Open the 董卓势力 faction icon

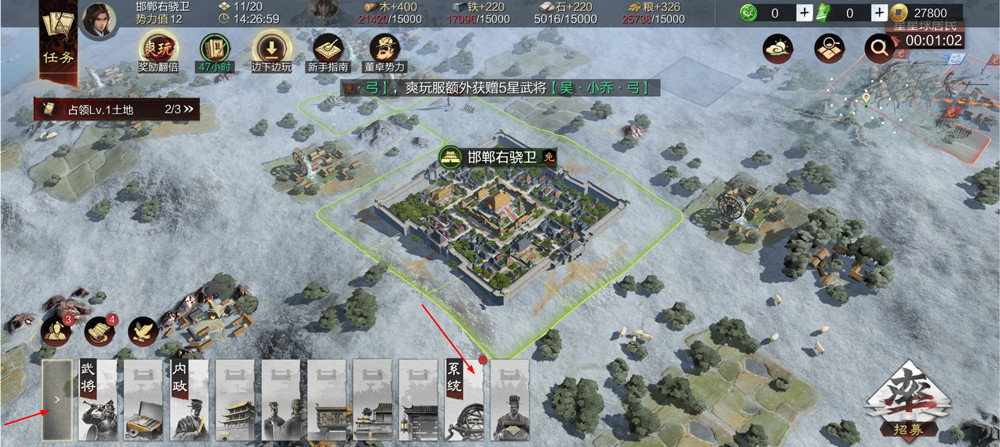(387, 48)
